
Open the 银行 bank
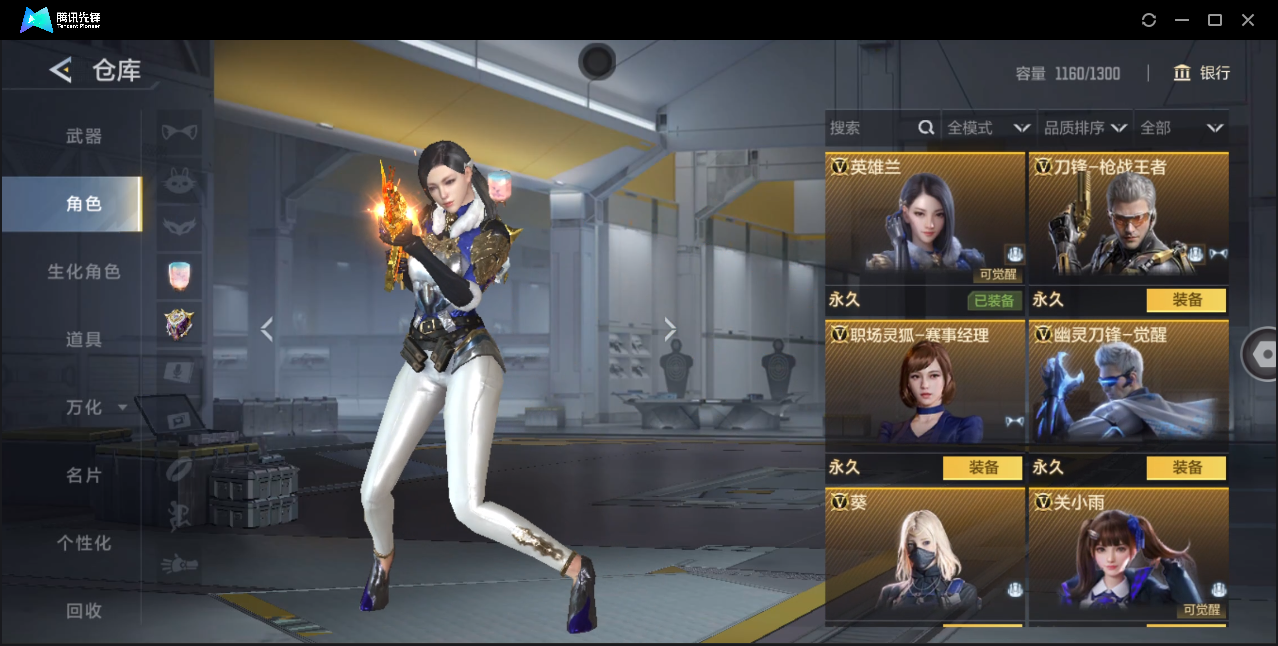(1202, 73)
